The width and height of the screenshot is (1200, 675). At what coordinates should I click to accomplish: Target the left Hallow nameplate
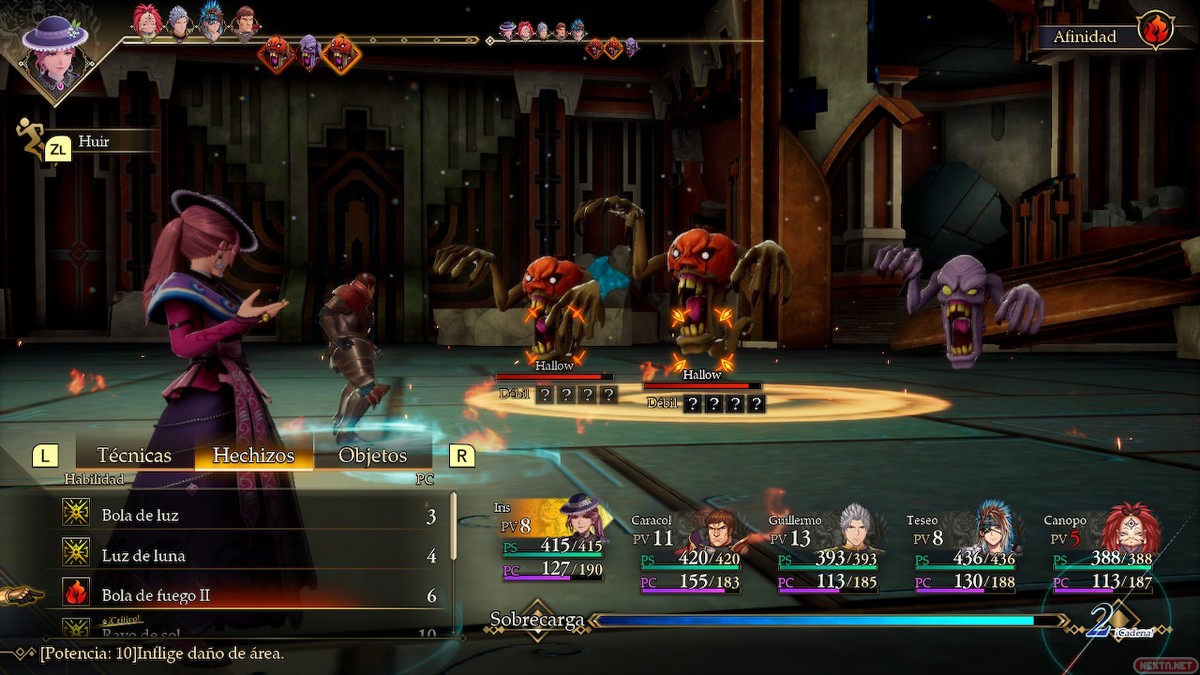(554, 366)
